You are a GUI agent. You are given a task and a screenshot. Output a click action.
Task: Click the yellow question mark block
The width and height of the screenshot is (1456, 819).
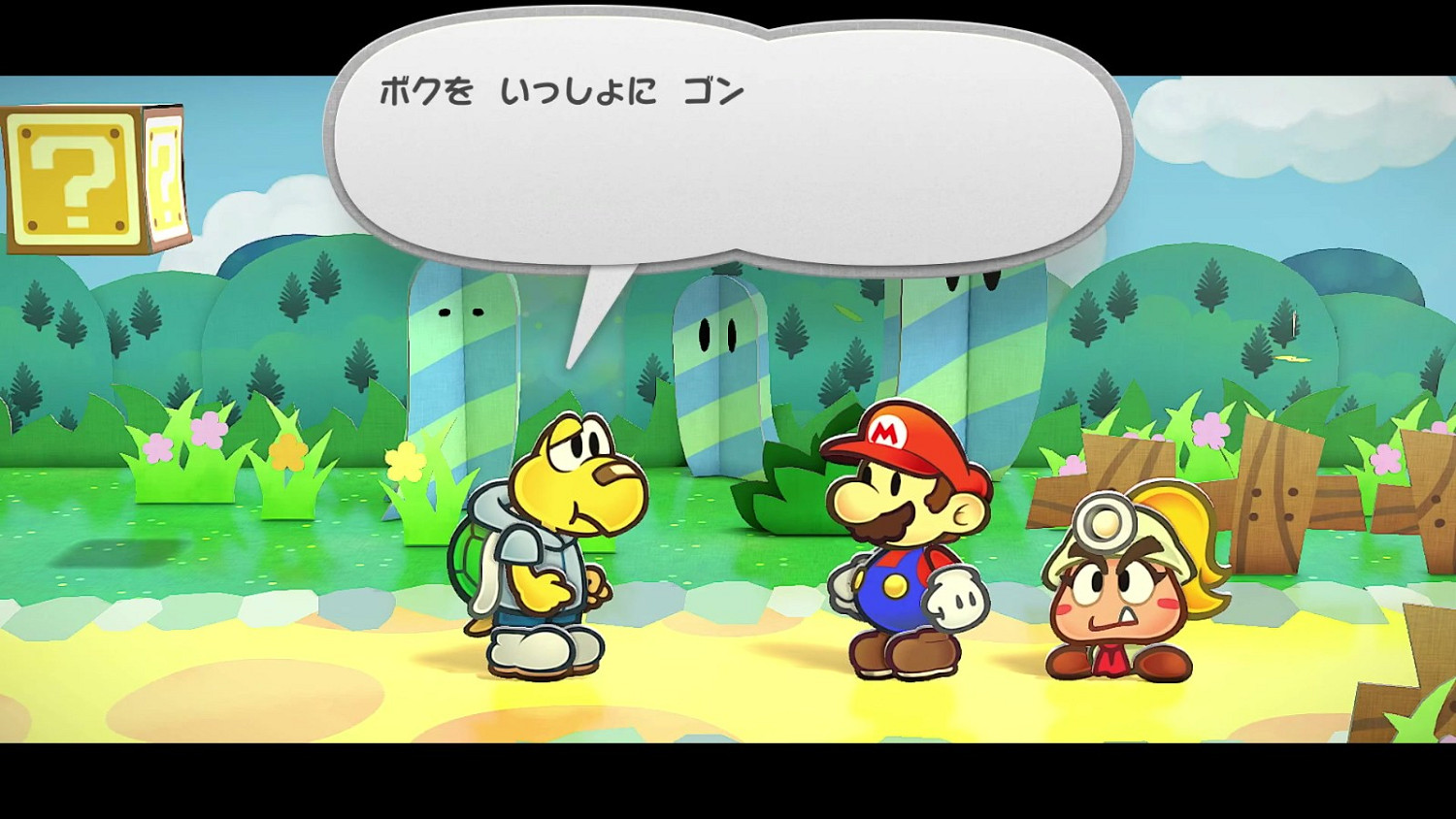(x=73, y=180)
